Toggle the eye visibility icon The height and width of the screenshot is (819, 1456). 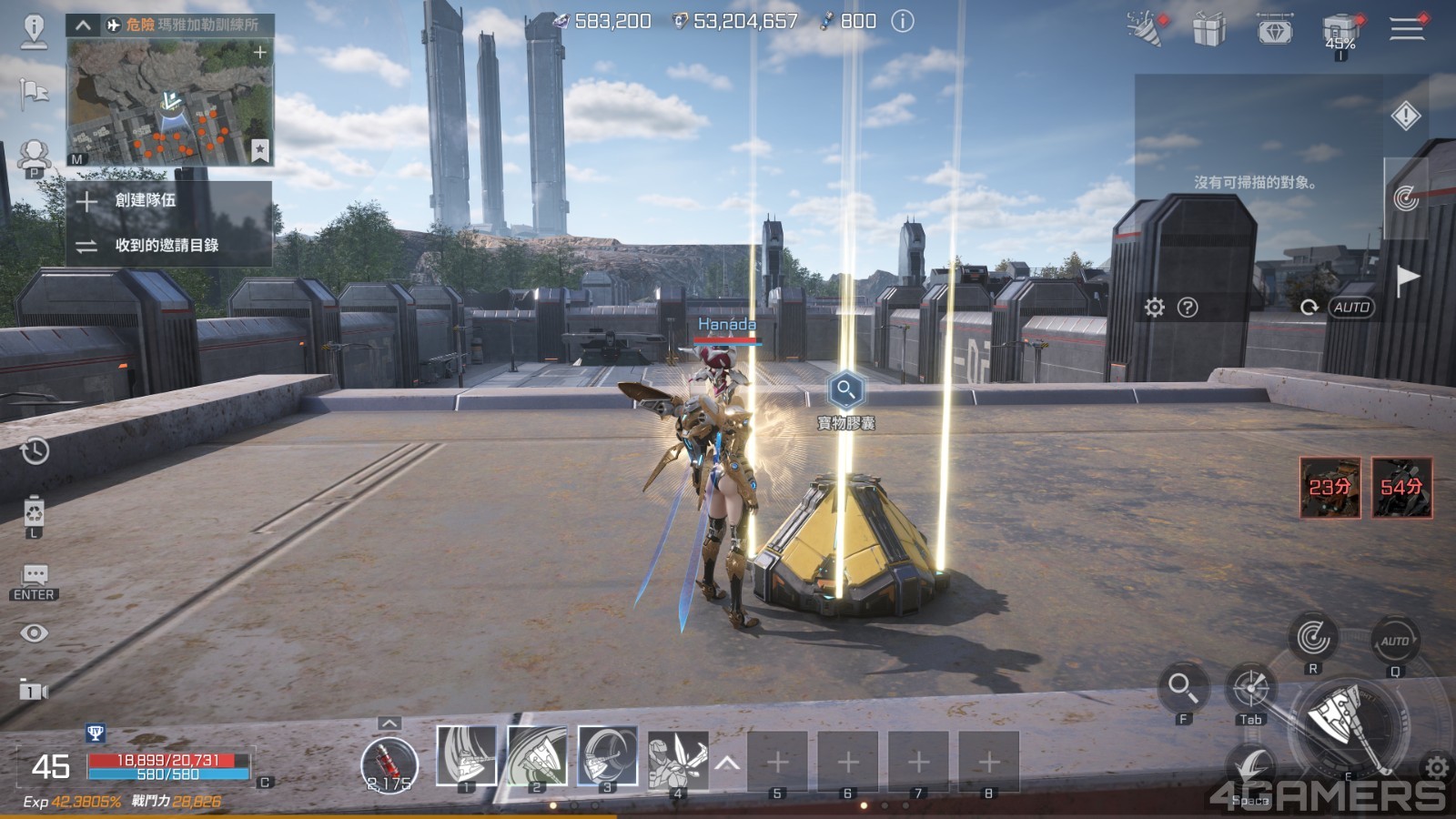pyautogui.click(x=35, y=633)
